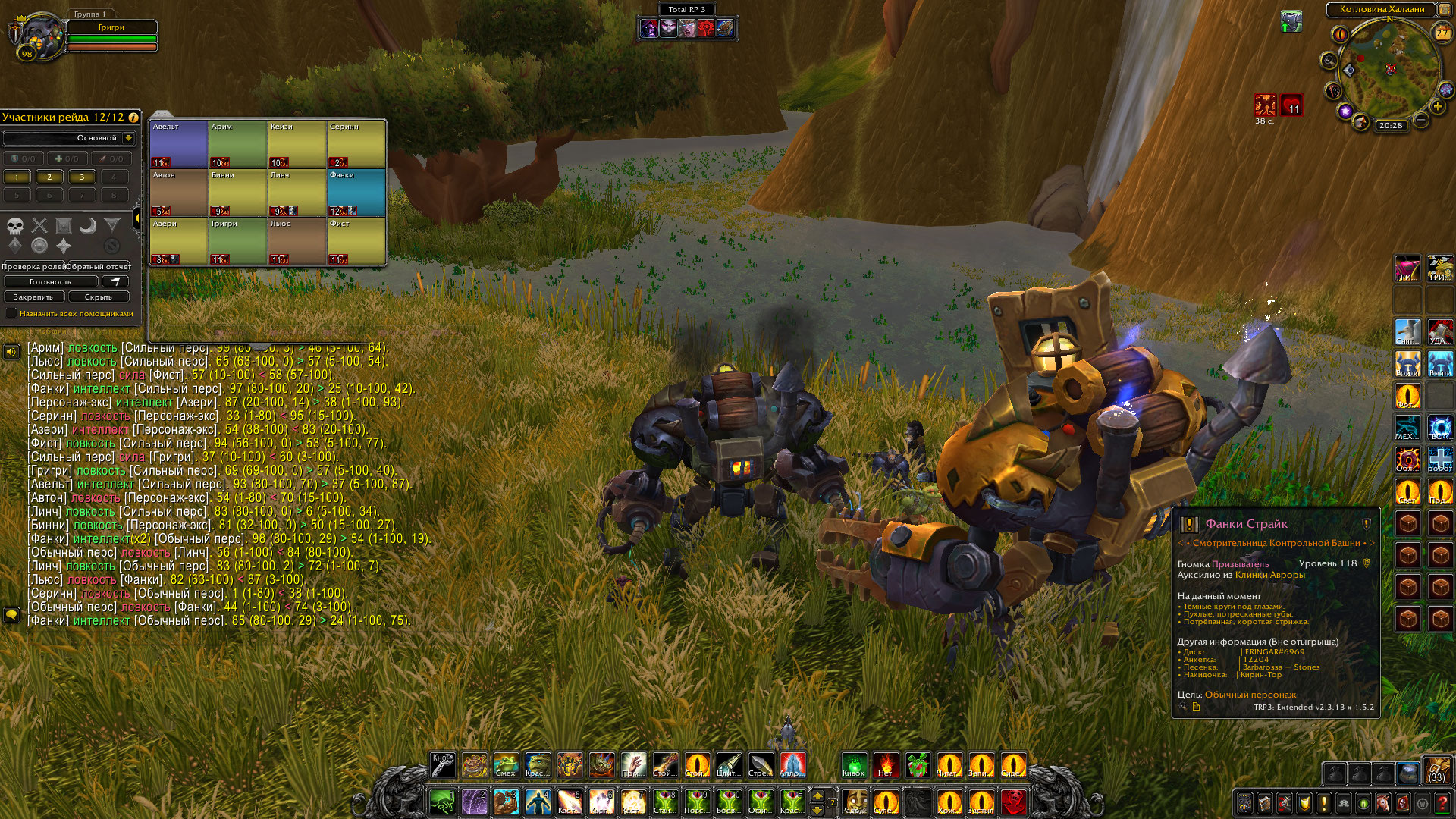Toggle raid group 2 filter button

tap(49, 177)
